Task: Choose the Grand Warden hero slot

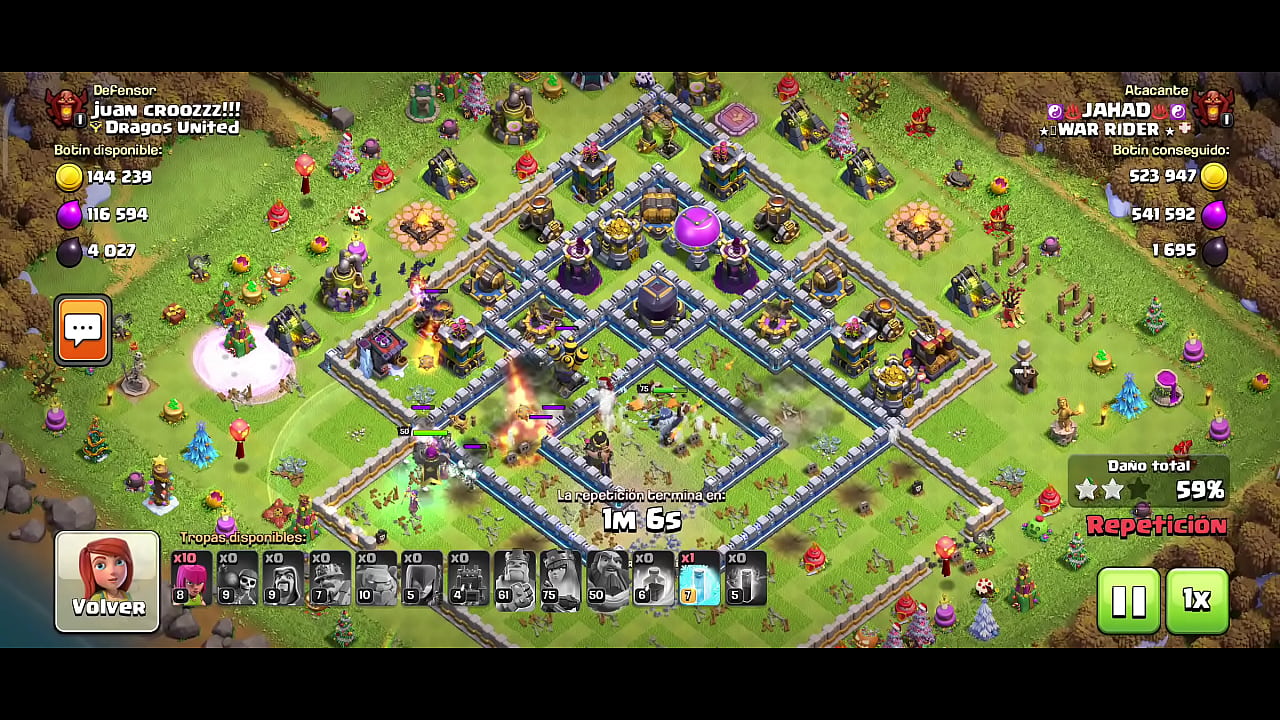Action: (x=607, y=579)
